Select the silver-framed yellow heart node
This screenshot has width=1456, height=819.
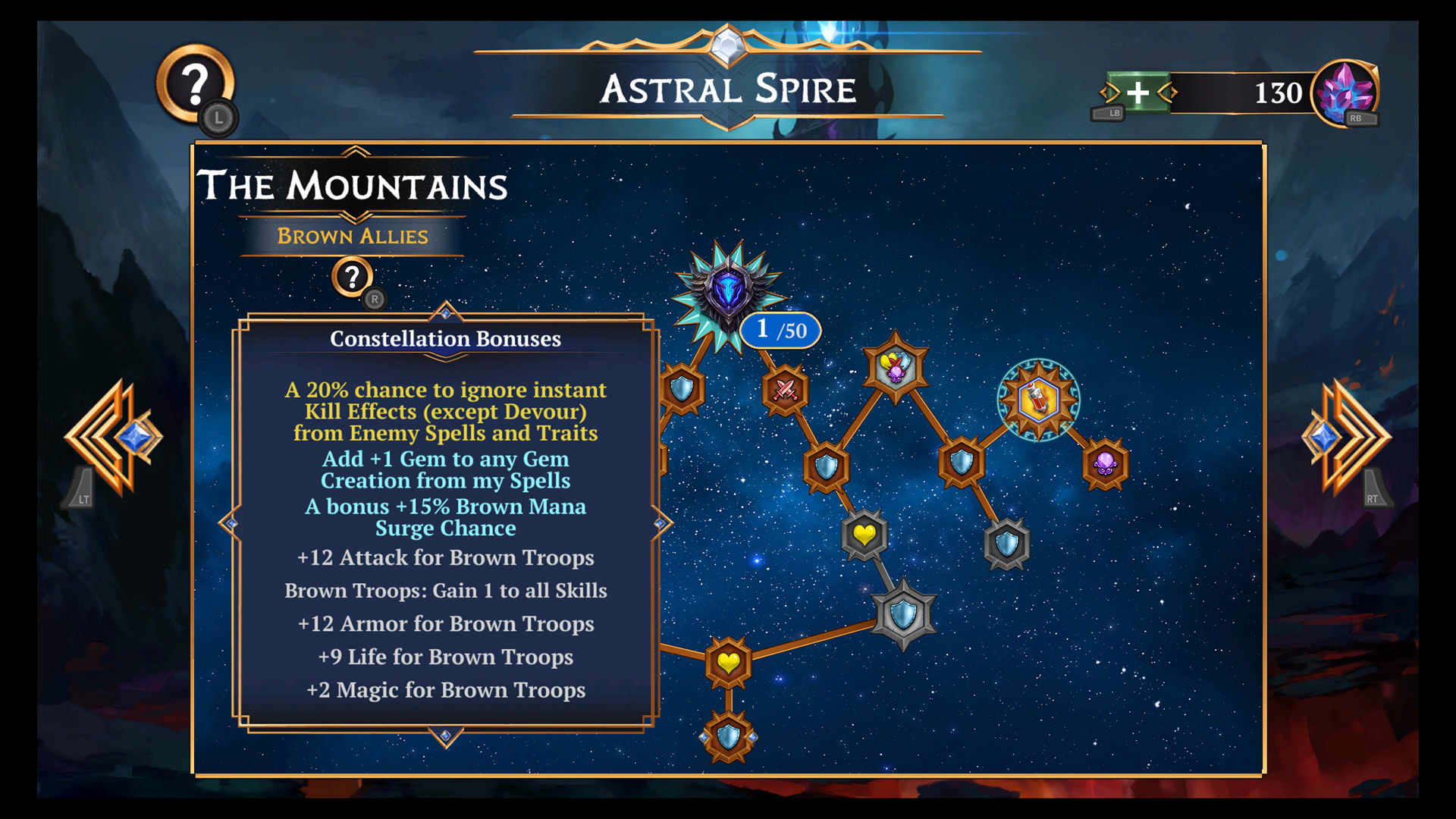(864, 535)
